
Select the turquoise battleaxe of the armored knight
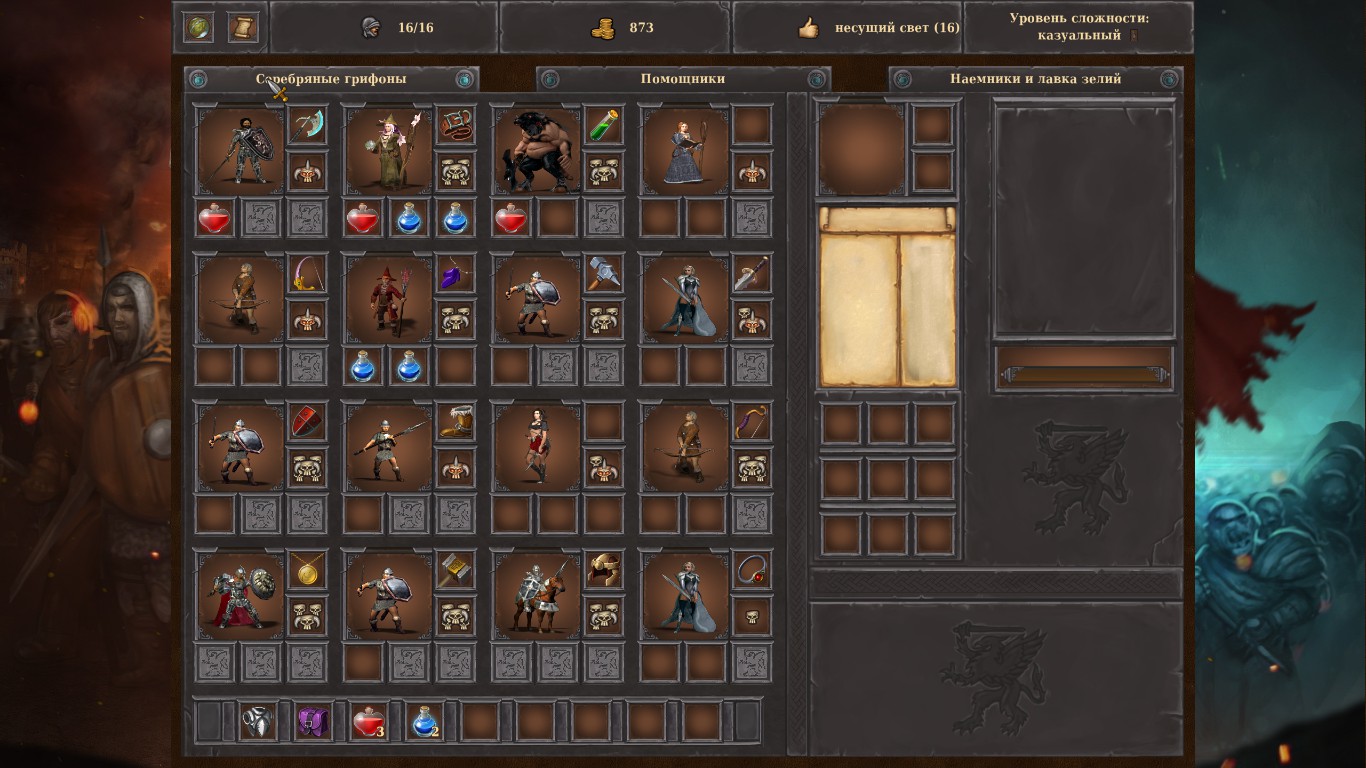(307, 127)
